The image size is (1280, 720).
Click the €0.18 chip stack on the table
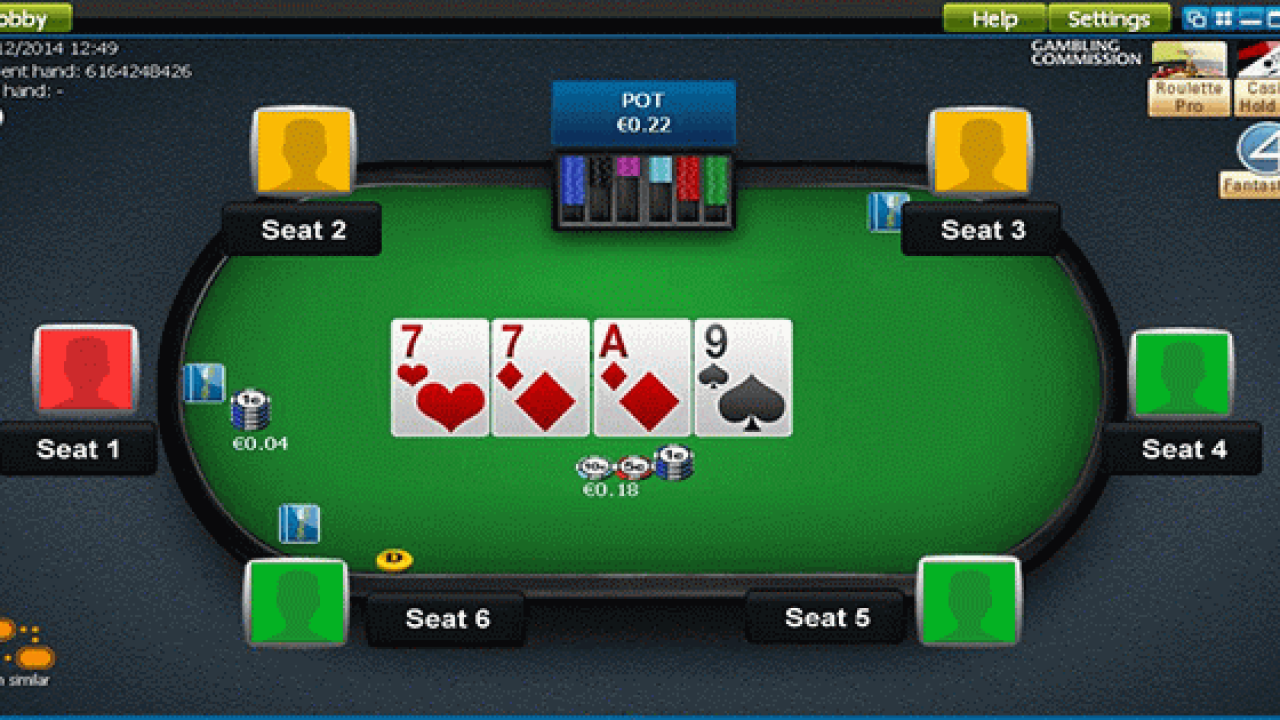pos(630,464)
